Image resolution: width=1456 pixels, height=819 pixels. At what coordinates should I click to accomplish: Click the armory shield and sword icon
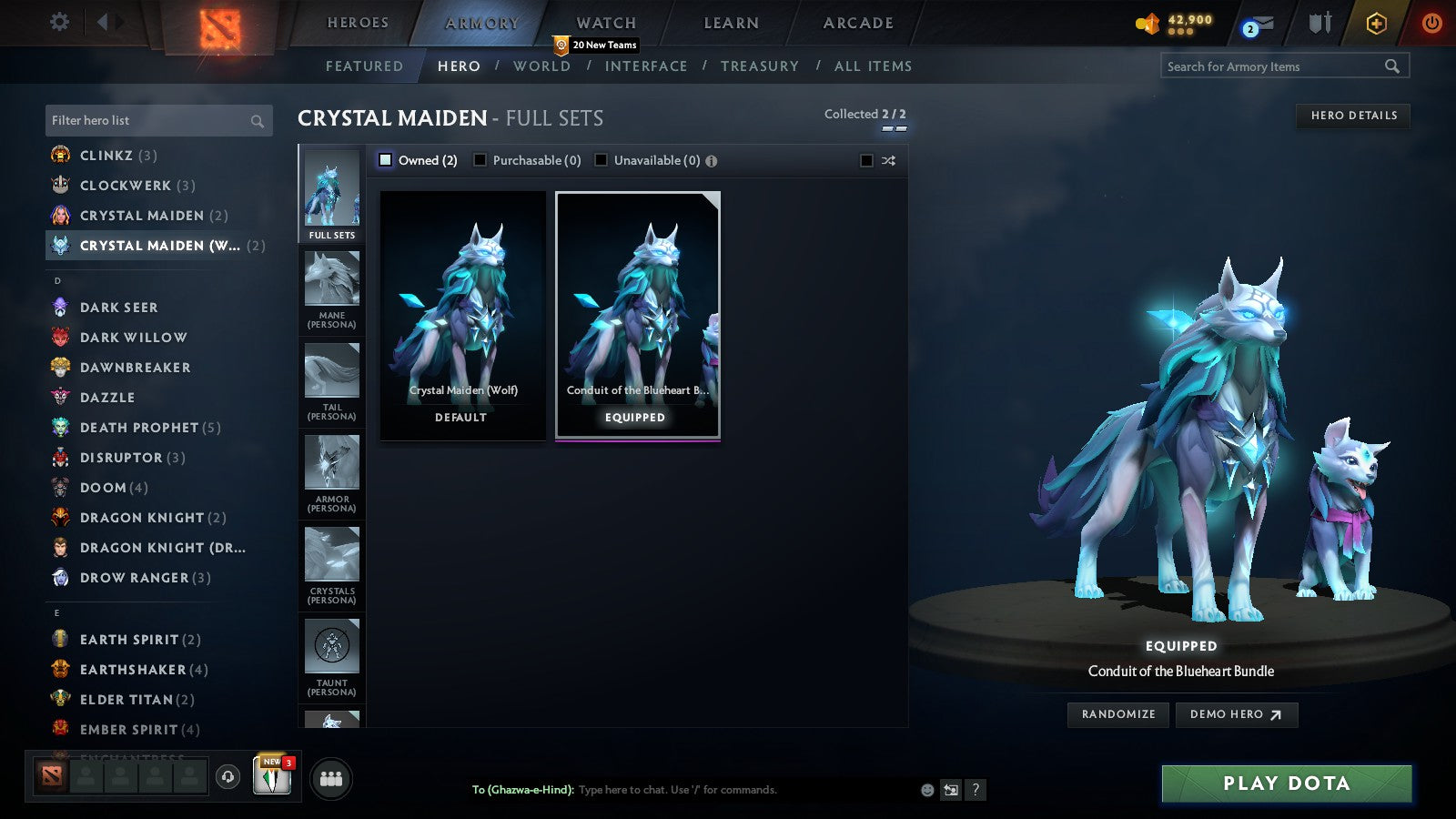point(1319,23)
